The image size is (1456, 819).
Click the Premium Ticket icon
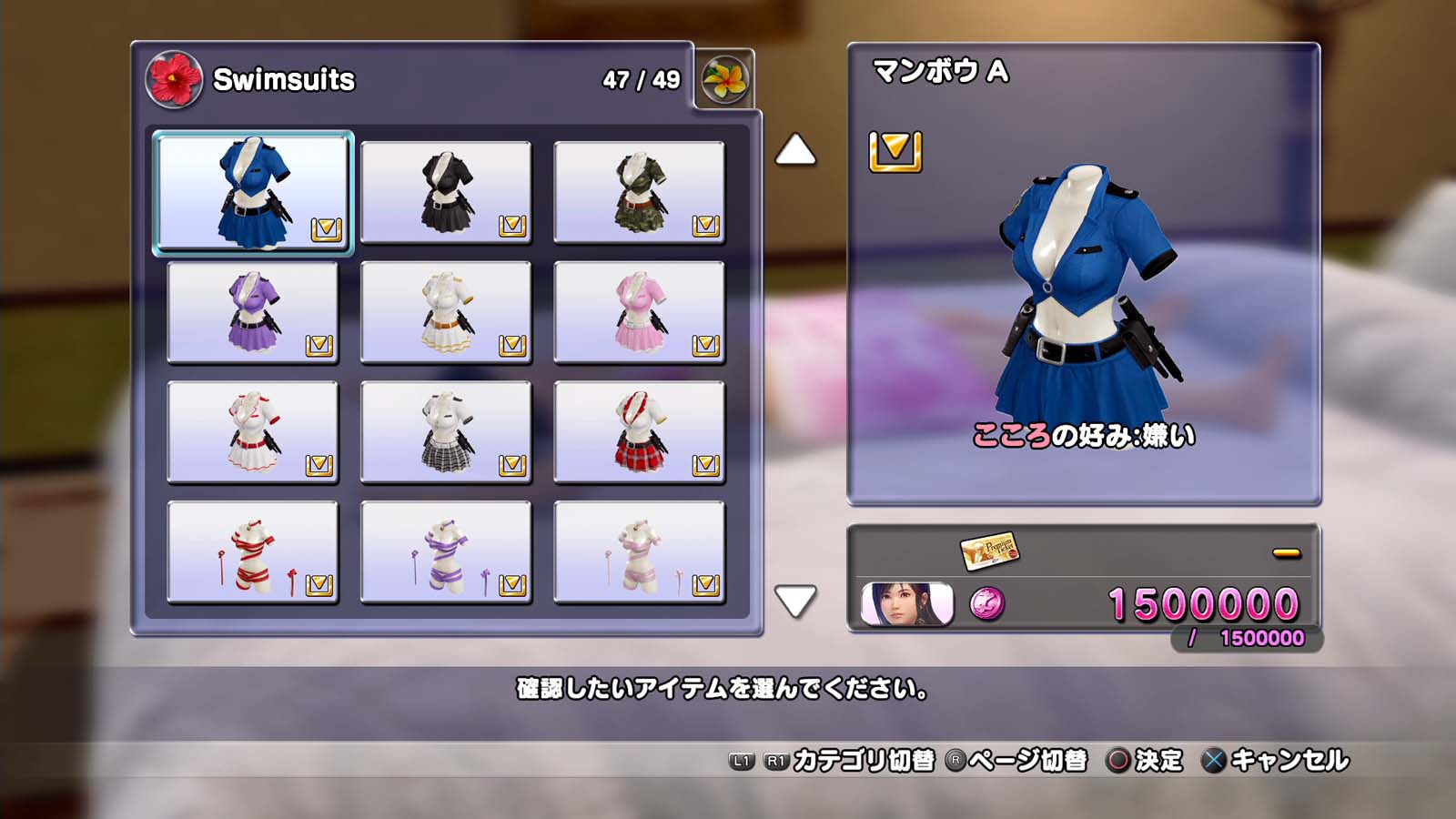point(989,550)
